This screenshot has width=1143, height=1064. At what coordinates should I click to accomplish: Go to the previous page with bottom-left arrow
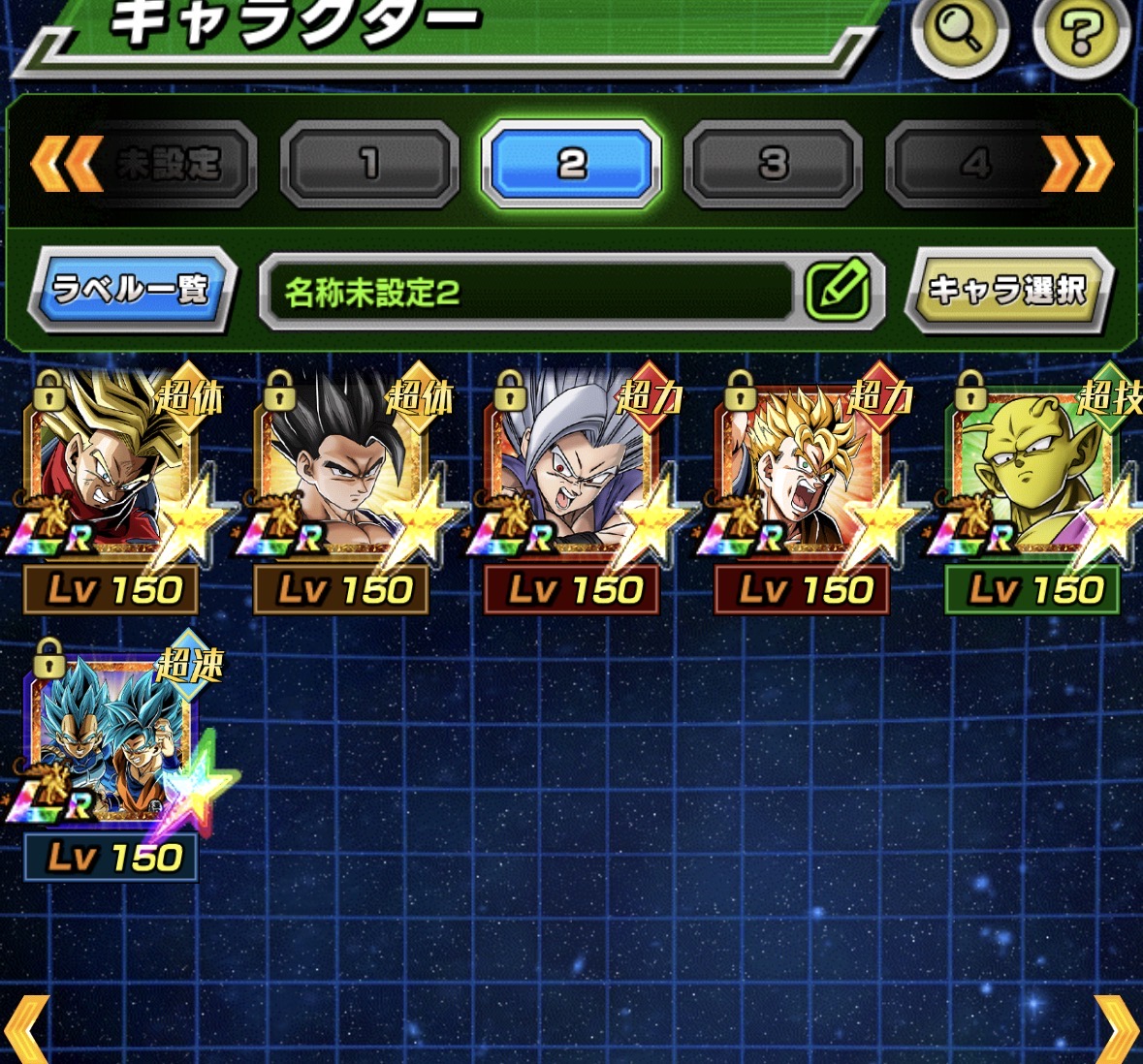coord(26,1030)
